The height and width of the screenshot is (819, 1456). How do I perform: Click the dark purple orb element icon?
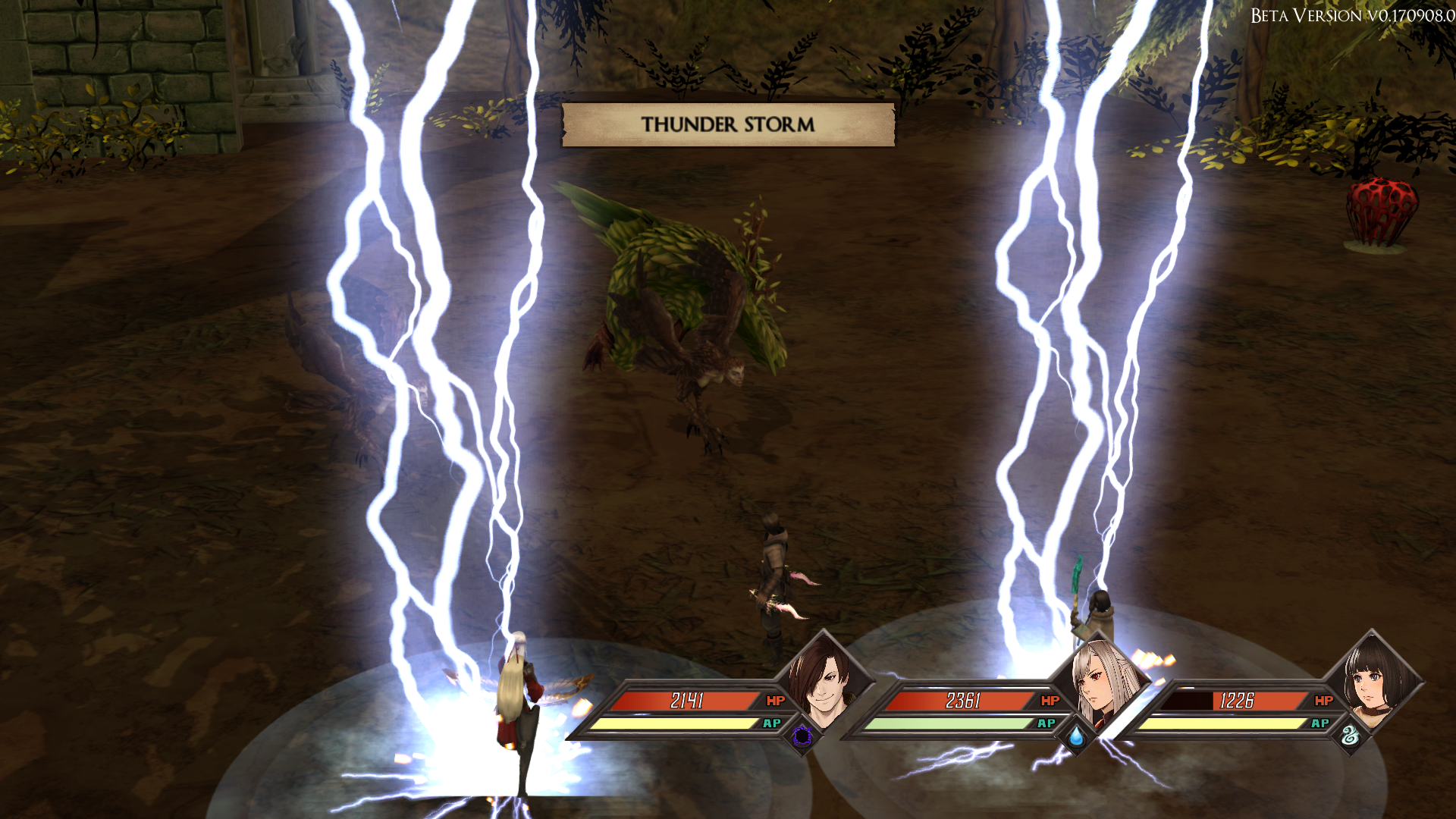(x=802, y=736)
